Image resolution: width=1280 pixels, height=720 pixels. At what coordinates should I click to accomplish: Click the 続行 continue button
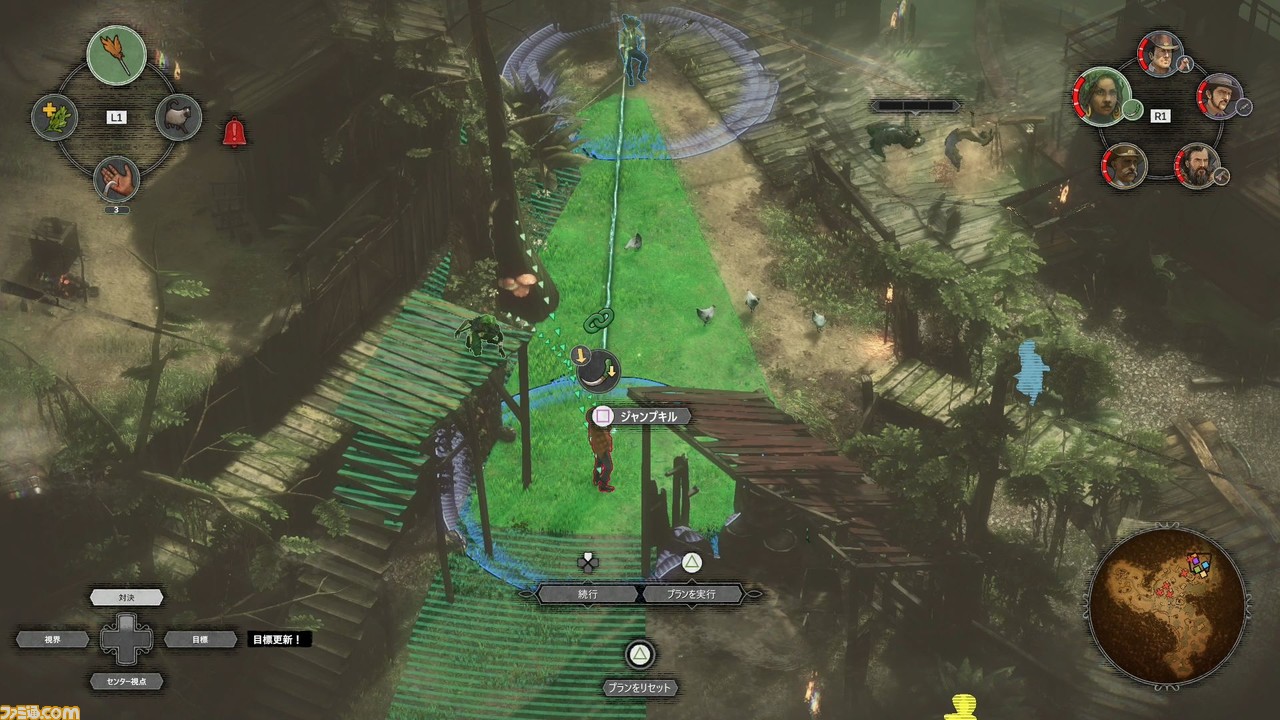tap(586, 594)
